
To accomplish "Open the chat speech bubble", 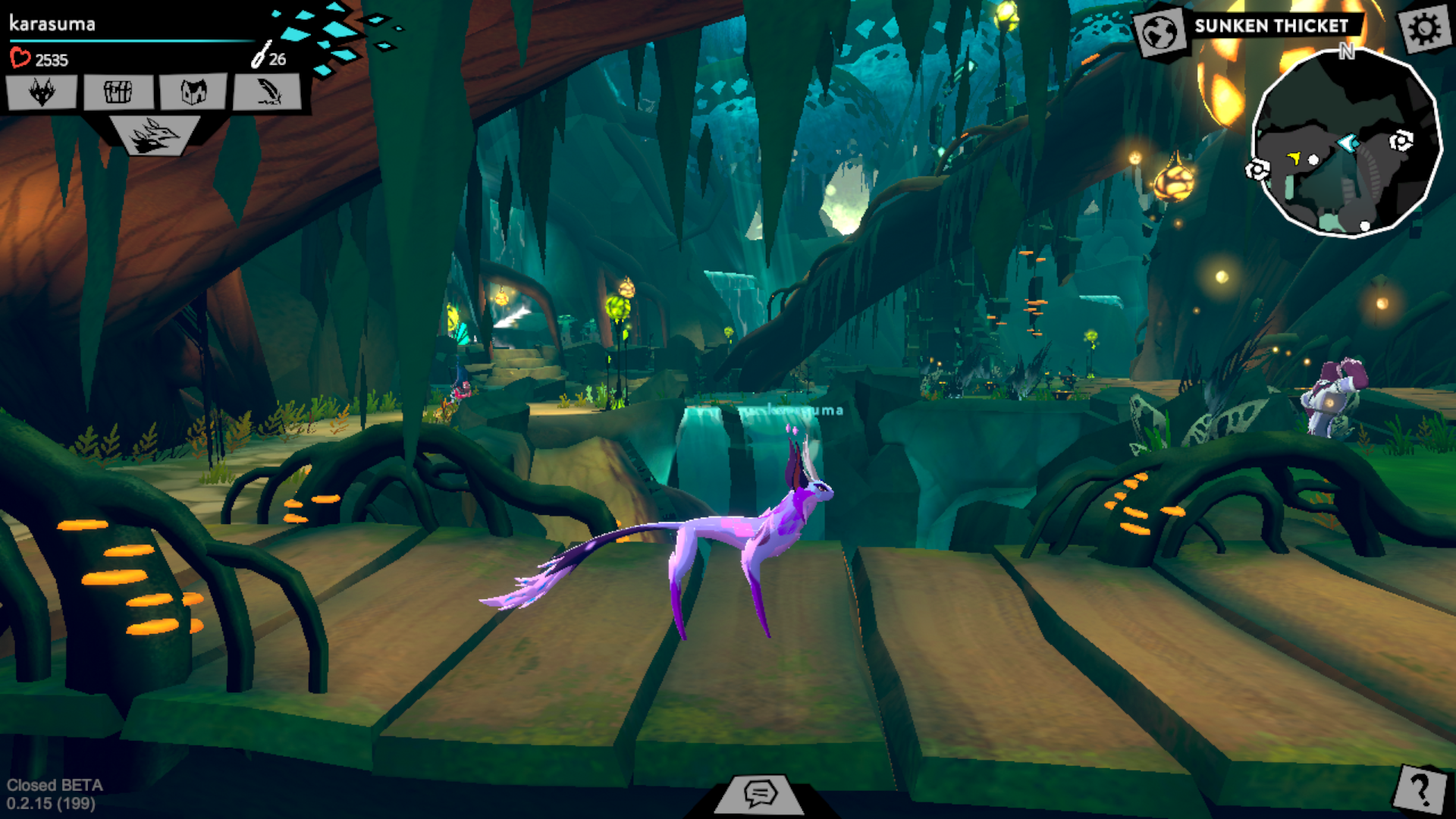I will point(760,794).
